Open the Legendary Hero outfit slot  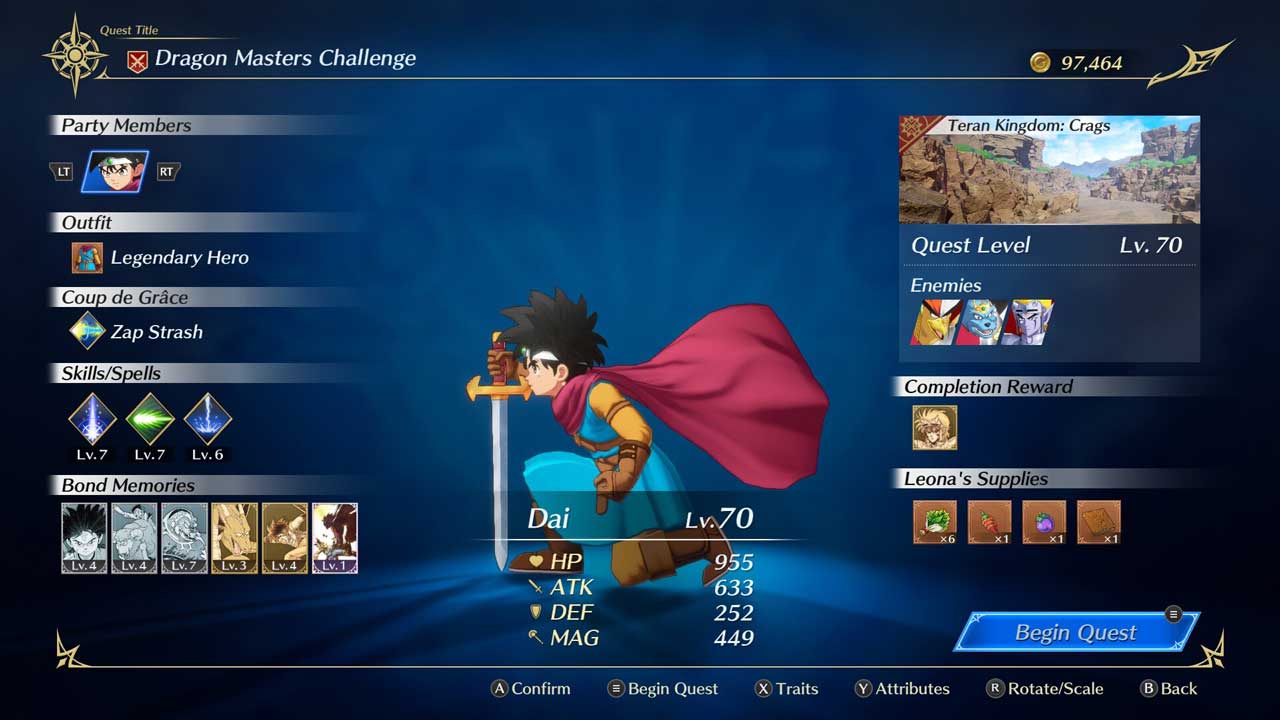click(88, 258)
